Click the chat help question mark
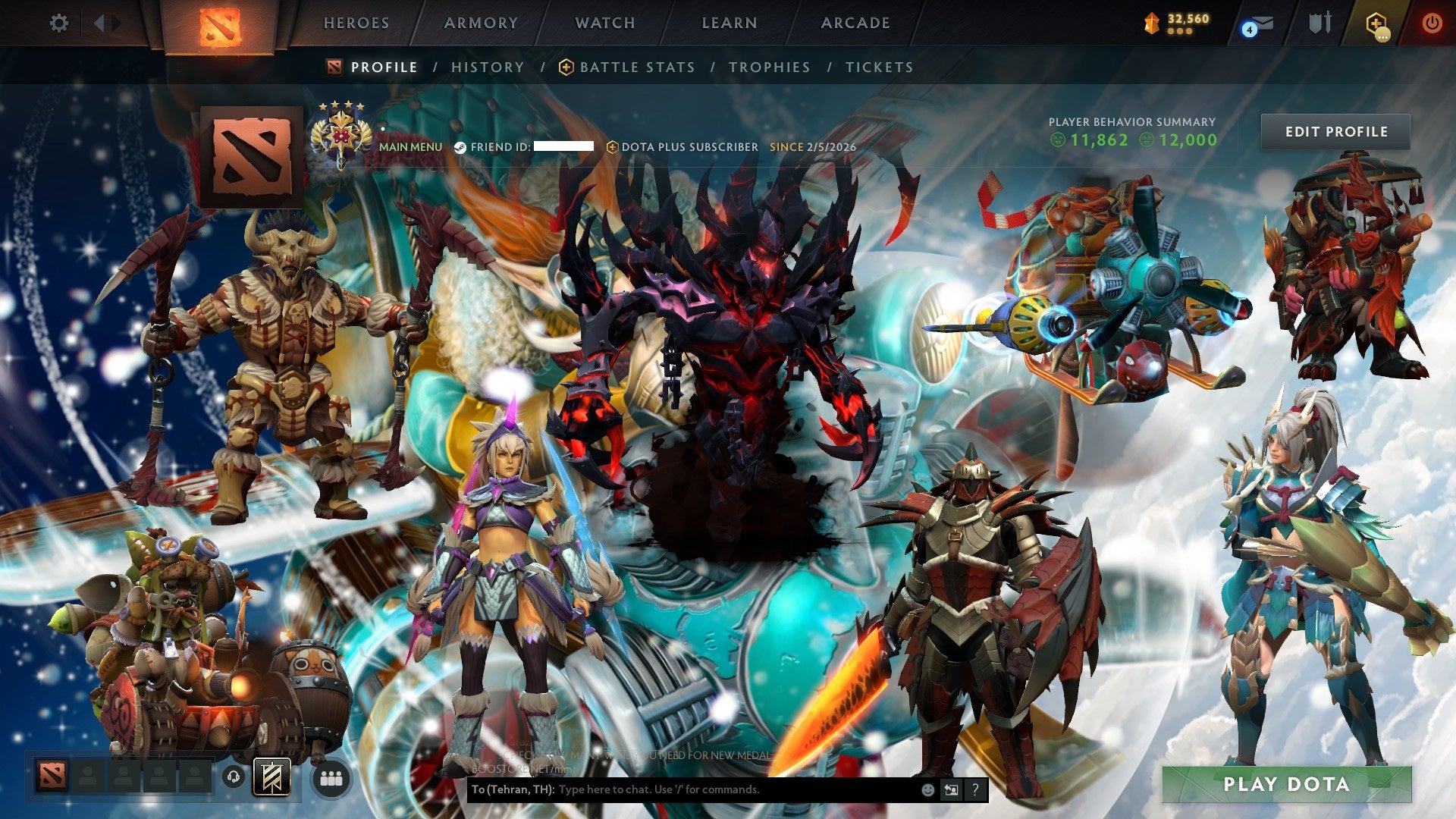The width and height of the screenshot is (1456, 819). point(974,789)
